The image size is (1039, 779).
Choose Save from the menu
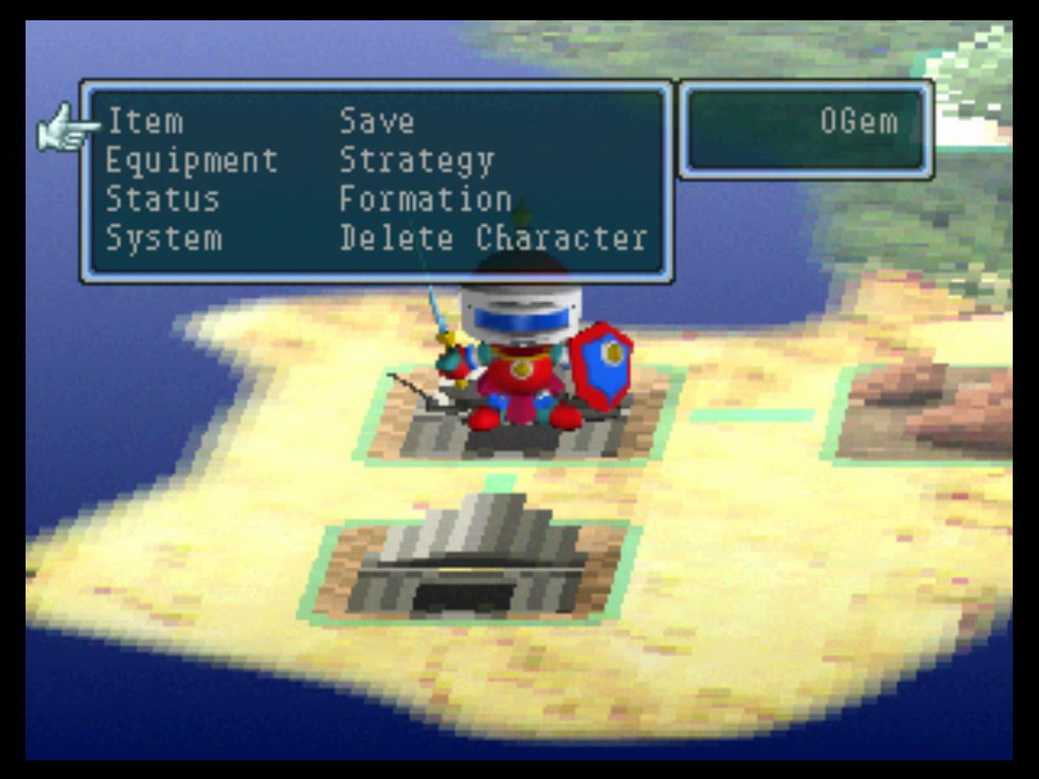(x=376, y=122)
